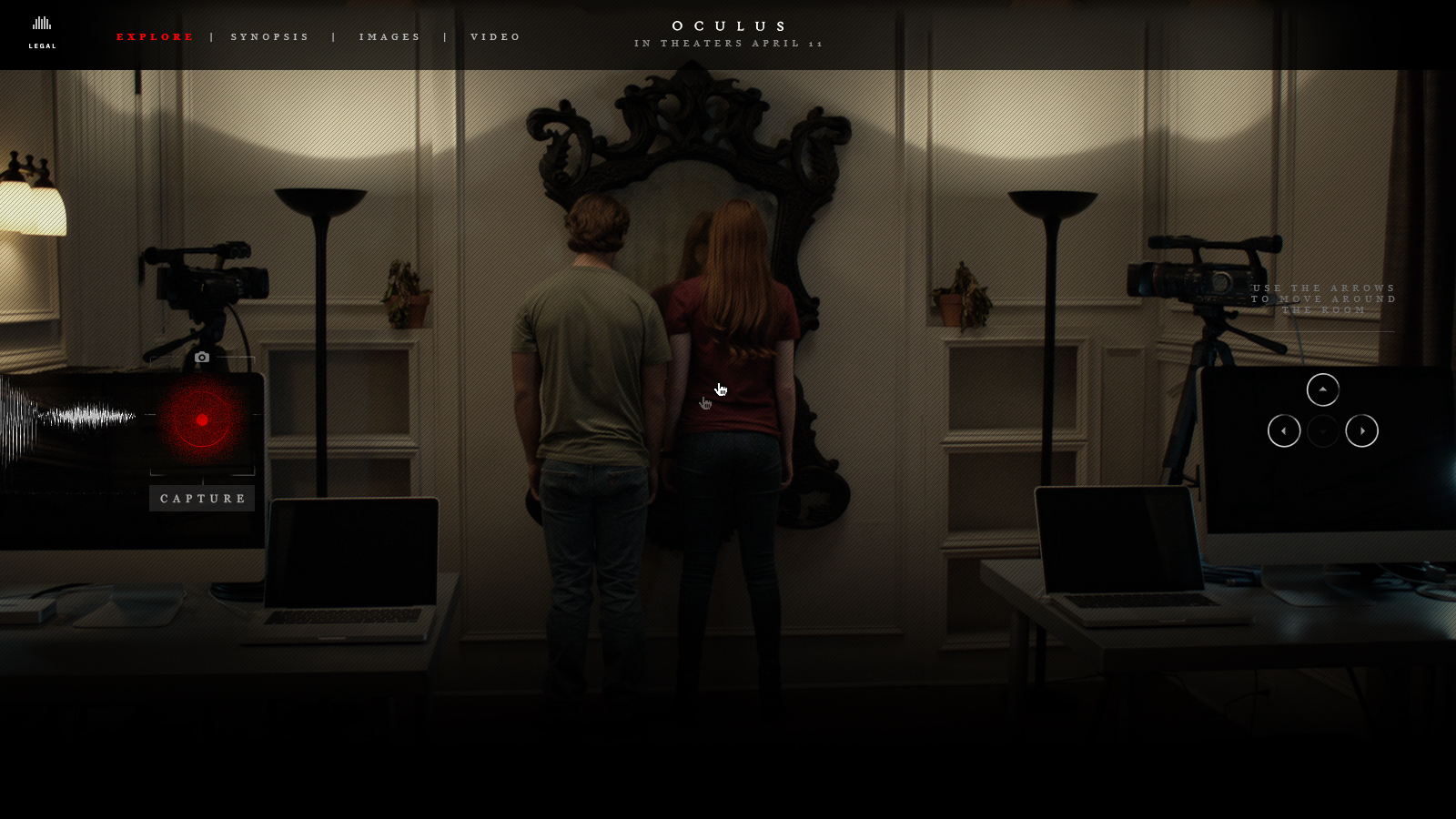
Task: Click the Capture button
Action: pos(202,499)
